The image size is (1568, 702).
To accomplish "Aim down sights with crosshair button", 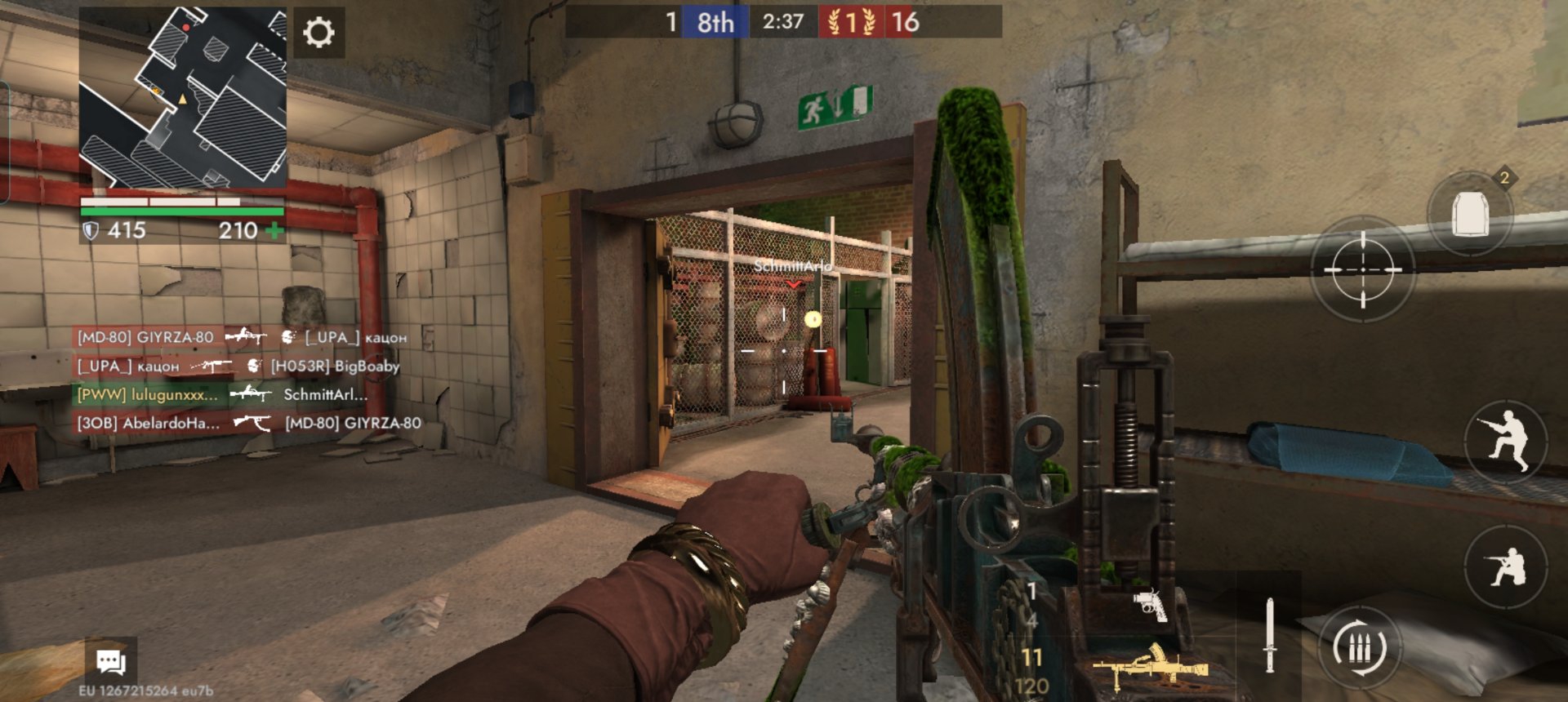I will (x=1362, y=269).
